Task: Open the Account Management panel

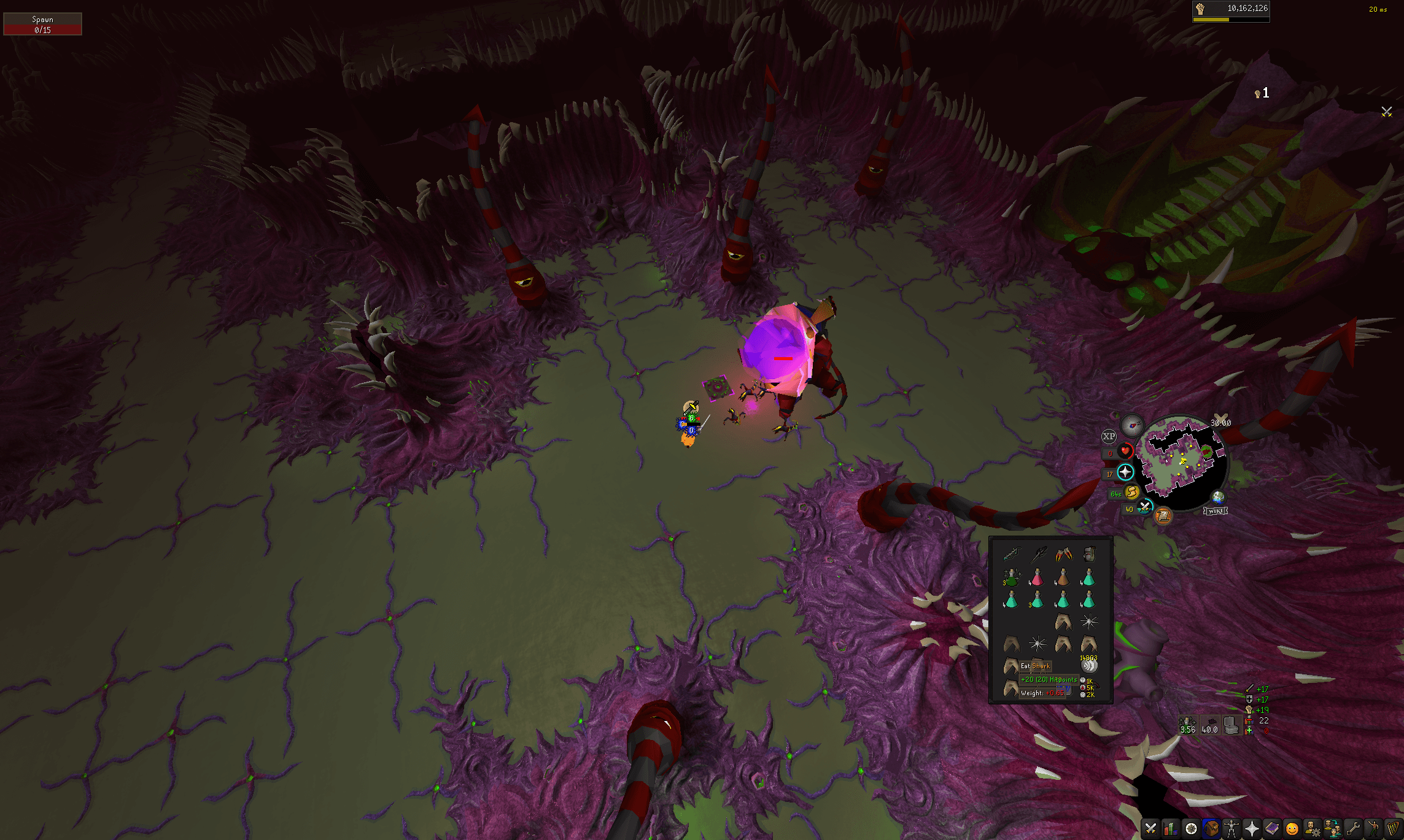Action: point(1313,827)
